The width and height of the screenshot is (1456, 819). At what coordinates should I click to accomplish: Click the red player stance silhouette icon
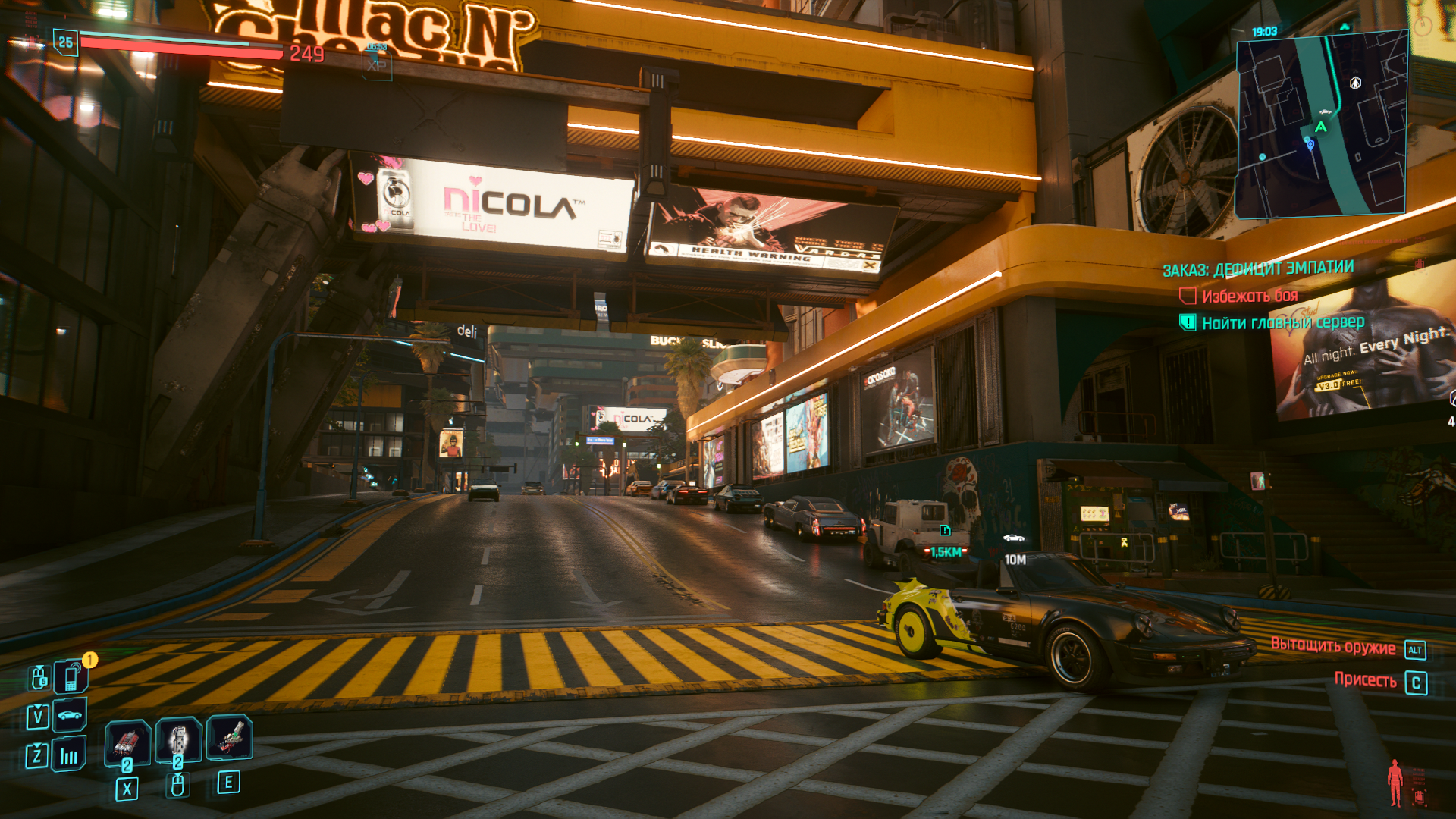point(1395,783)
